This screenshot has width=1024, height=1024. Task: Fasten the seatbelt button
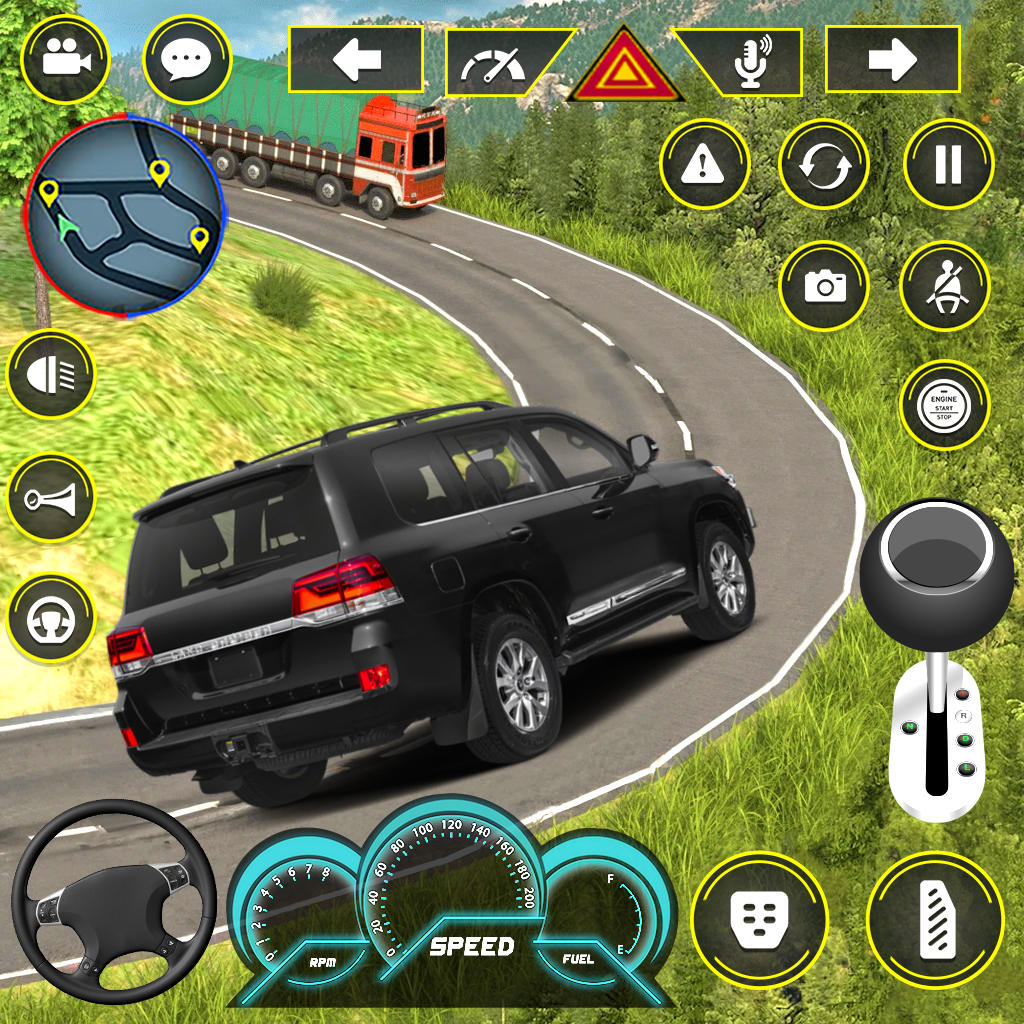[x=945, y=286]
